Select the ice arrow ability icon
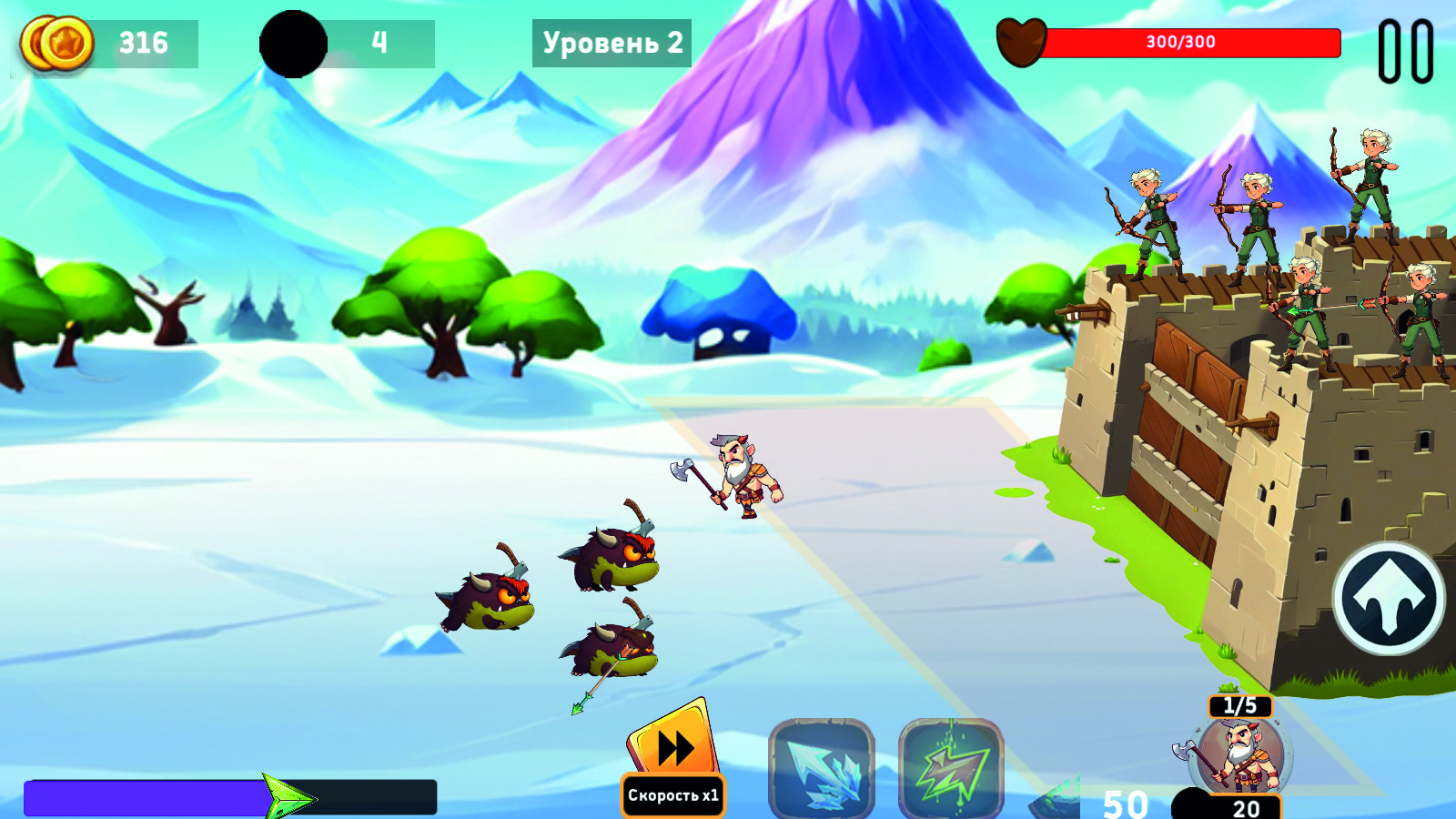Image resolution: width=1456 pixels, height=819 pixels. tap(822, 769)
